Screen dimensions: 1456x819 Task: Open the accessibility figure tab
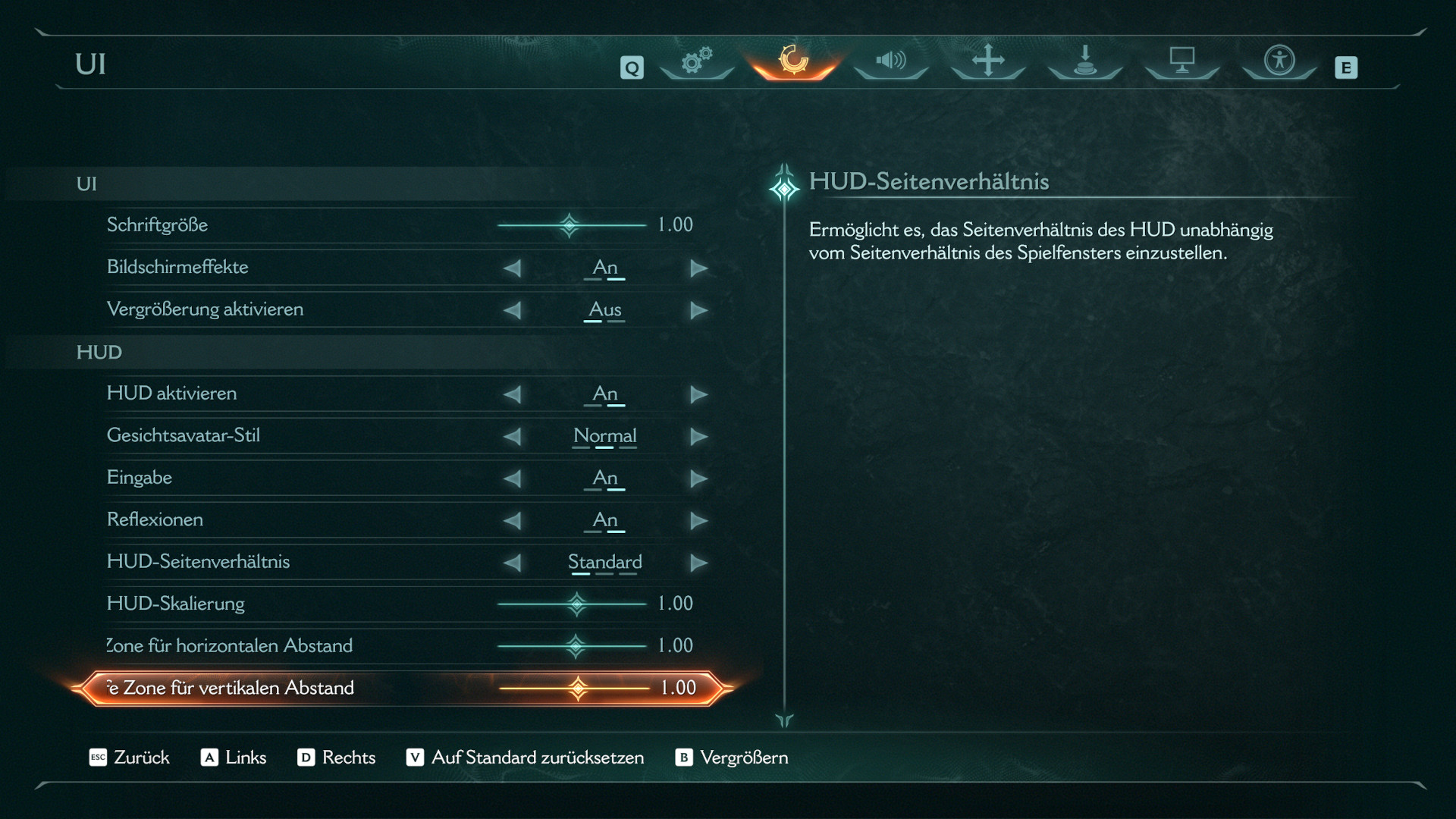click(x=1279, y=61)
